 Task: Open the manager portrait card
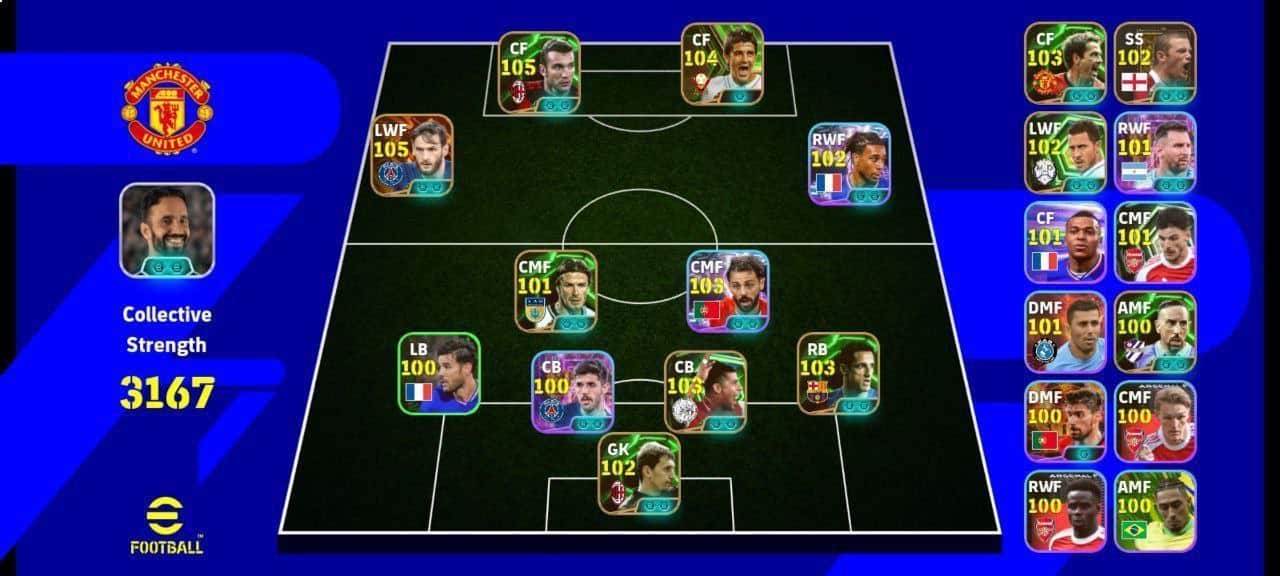pyautogui.click(x=167, y=230)
